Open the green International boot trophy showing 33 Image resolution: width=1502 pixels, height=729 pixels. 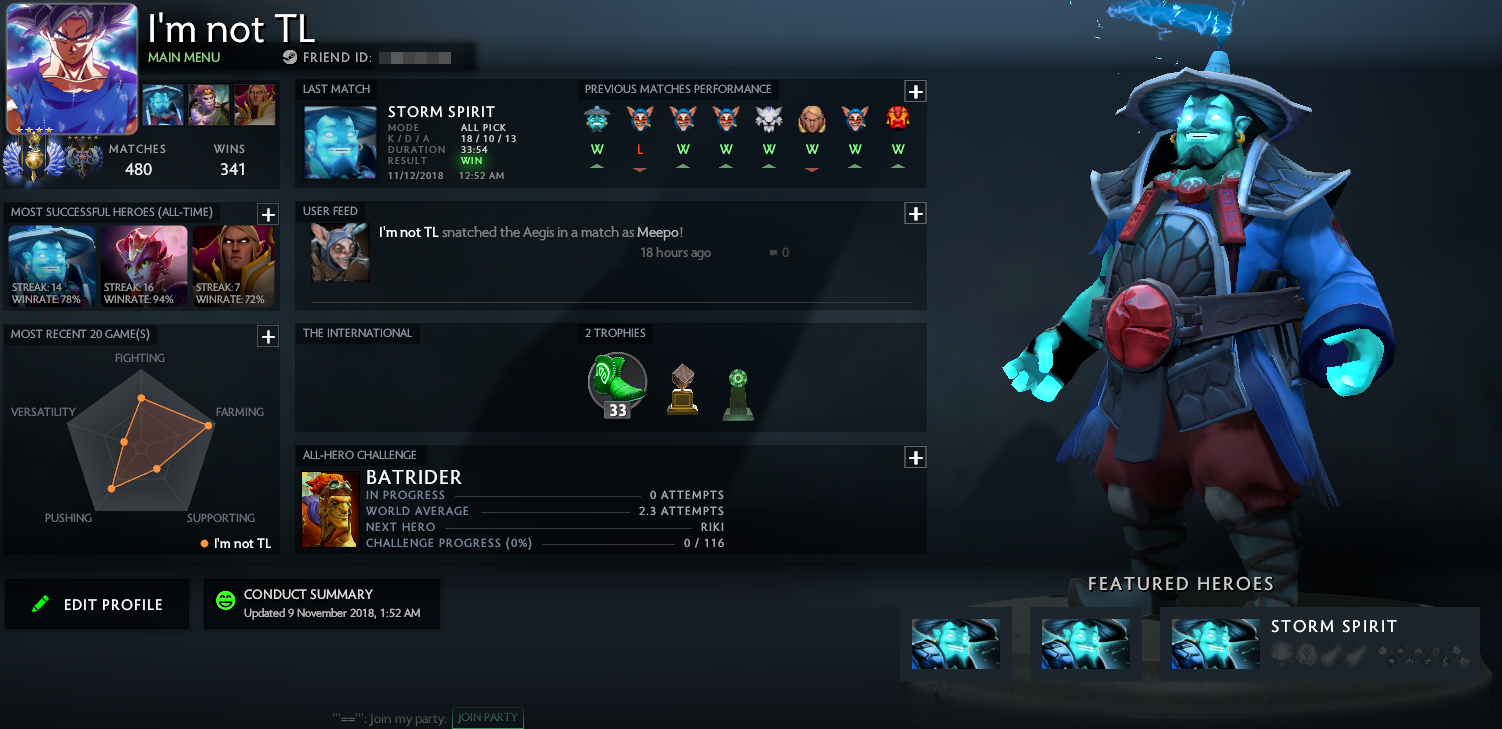point(616,383)
